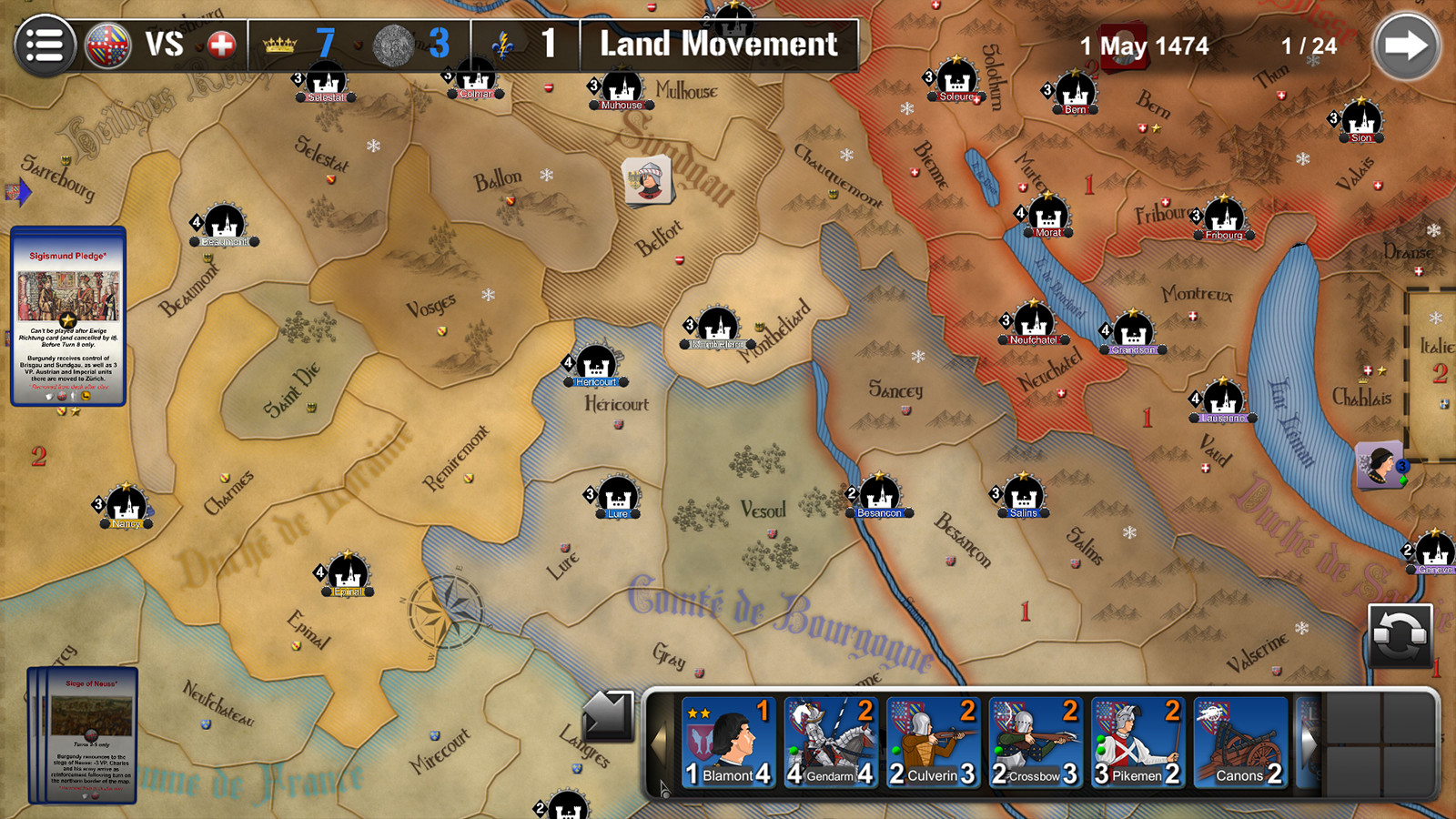This screenshot has width=1456, height=819.
Task: Open the Sigismund Pledge card panel
Action: (67, 317)
